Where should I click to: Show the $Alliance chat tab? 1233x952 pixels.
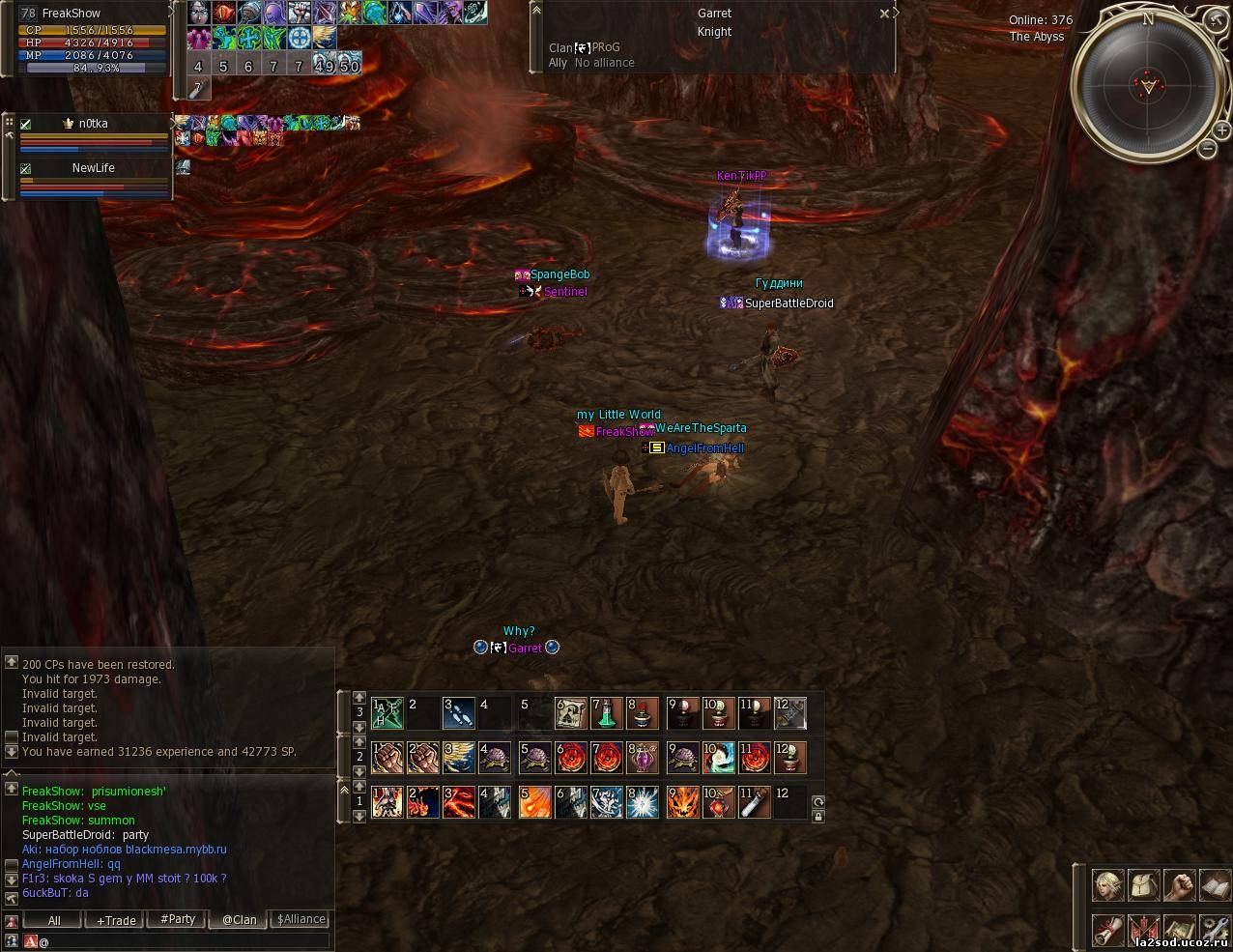301,920
